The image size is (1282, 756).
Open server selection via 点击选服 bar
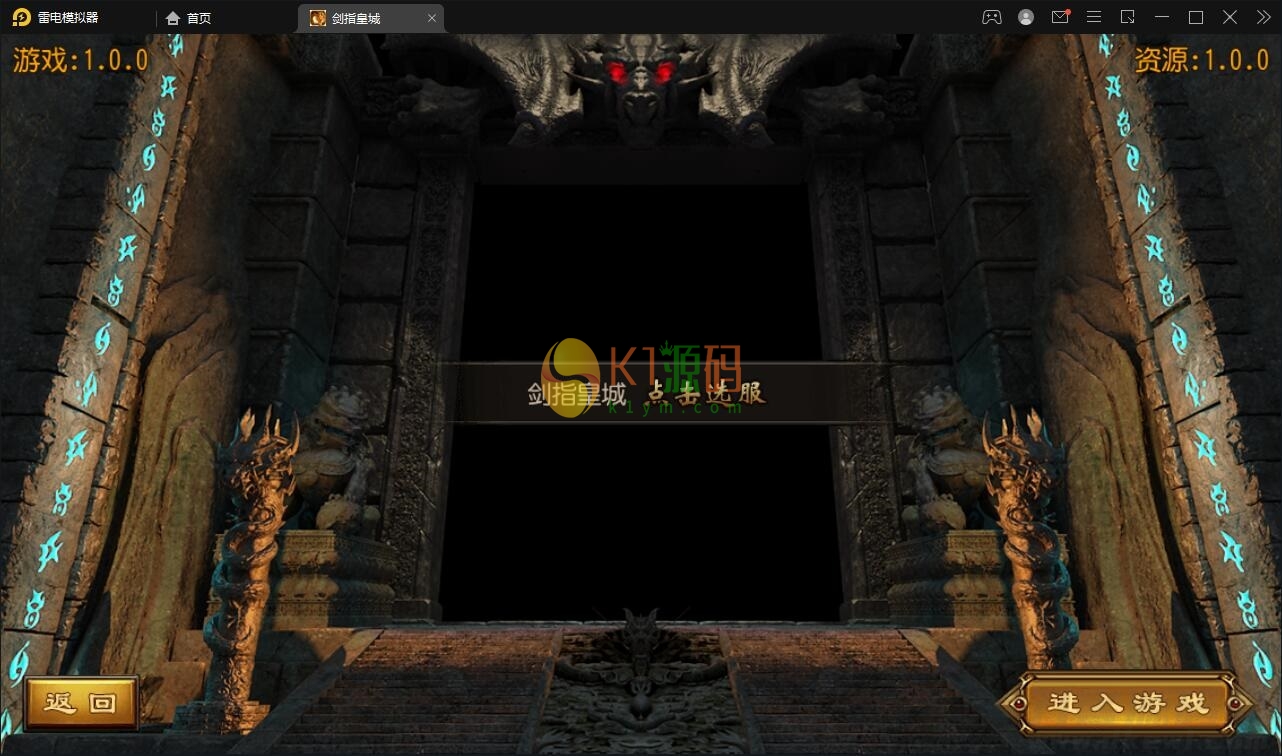click(650, 393)
